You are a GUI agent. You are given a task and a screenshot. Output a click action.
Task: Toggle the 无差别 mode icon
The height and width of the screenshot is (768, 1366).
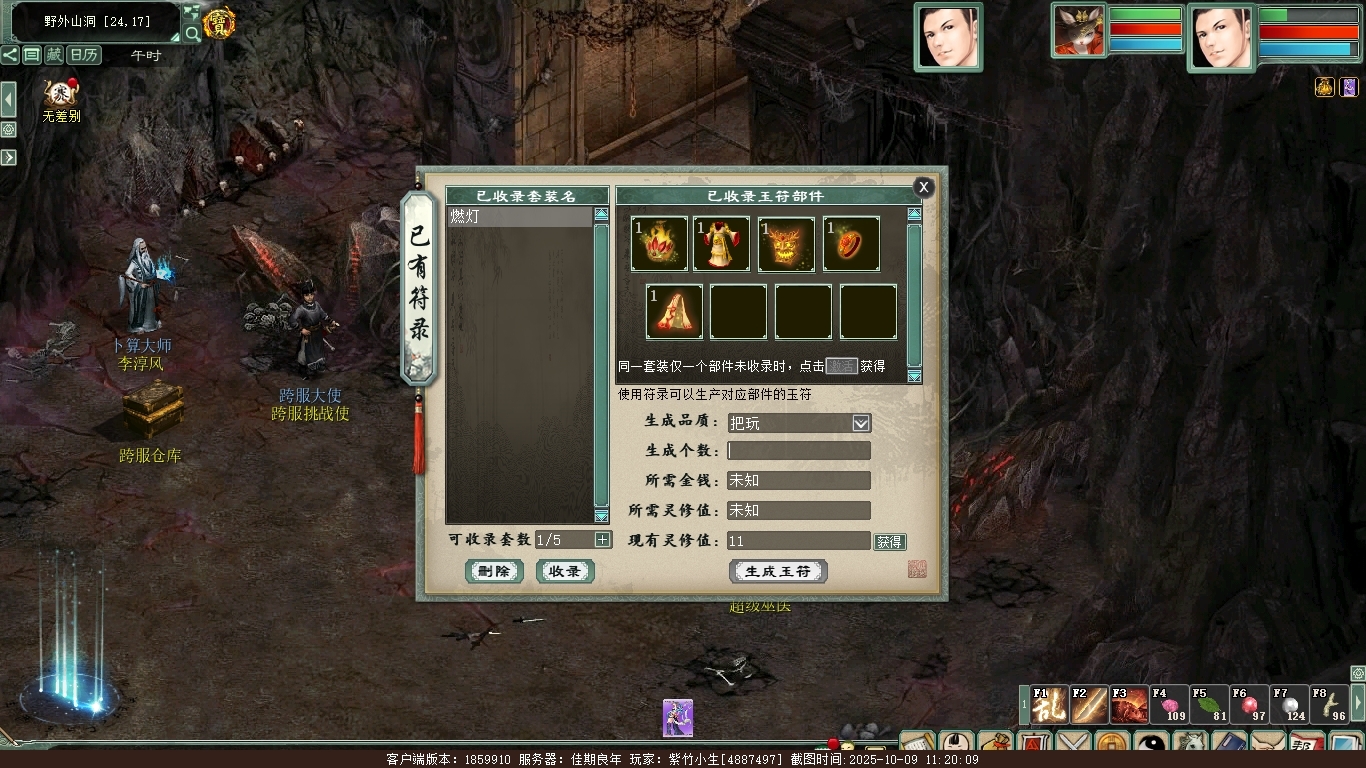pyautogui.click(x=60, y=95)
